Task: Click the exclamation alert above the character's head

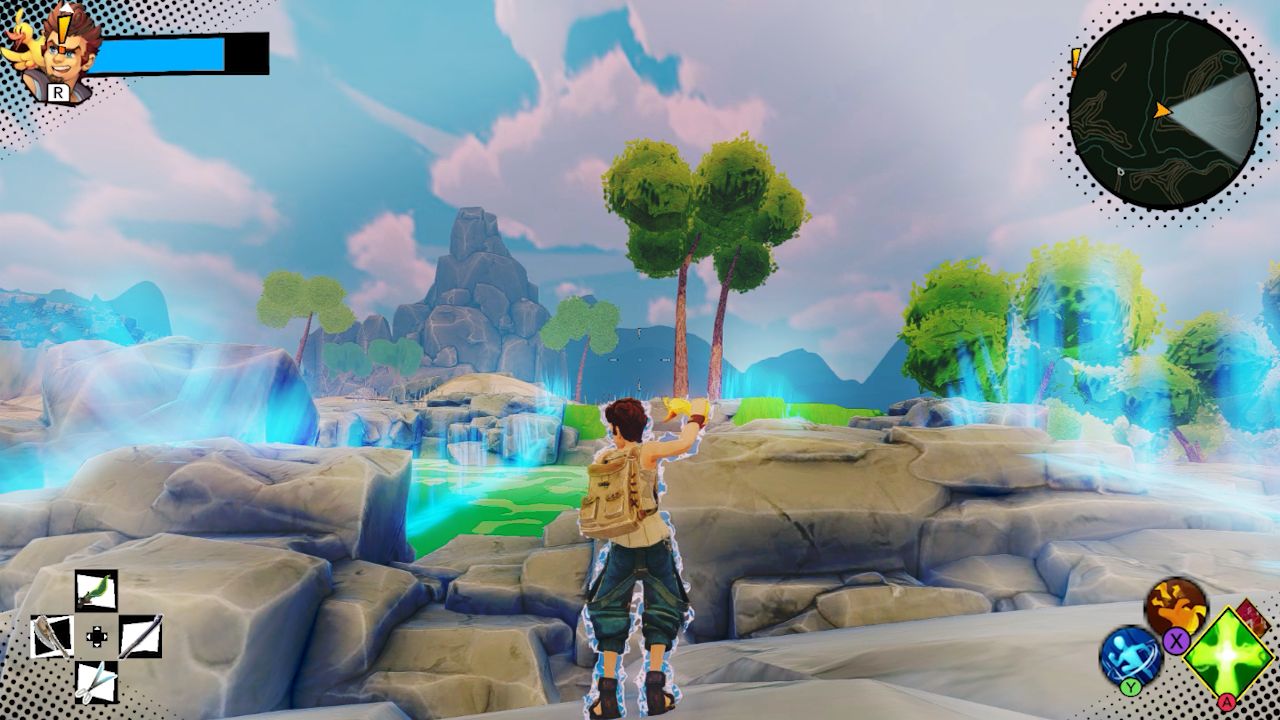Action: pyautogui.click(x=62, y=32)
